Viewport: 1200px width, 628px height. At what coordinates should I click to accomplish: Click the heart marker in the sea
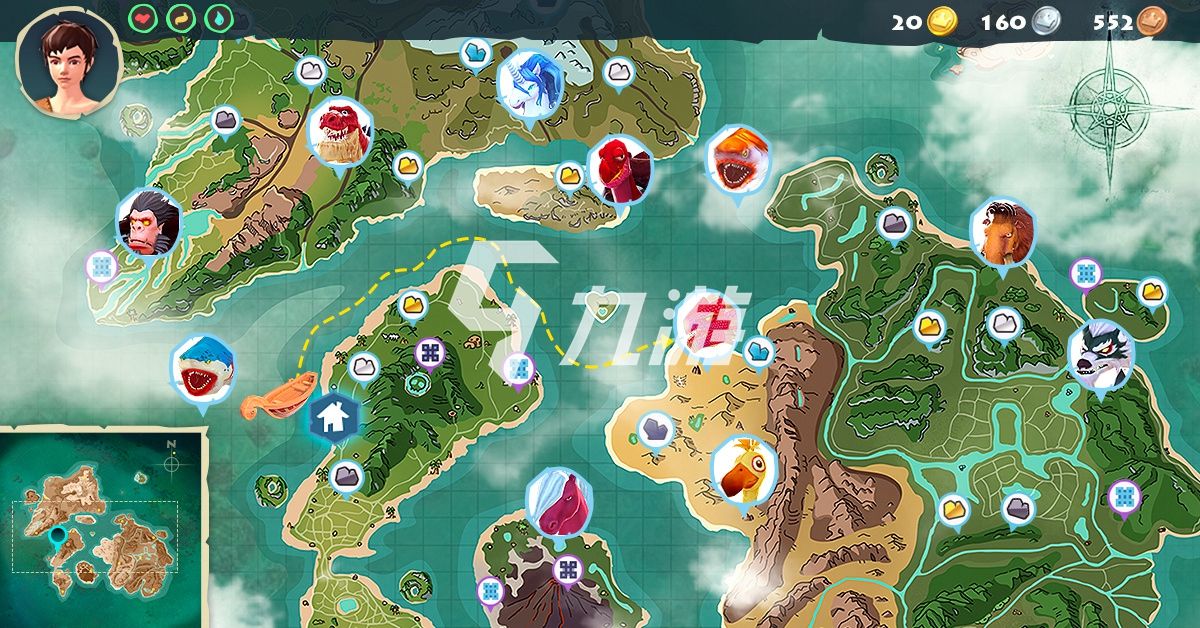click(x=600, y=309)
